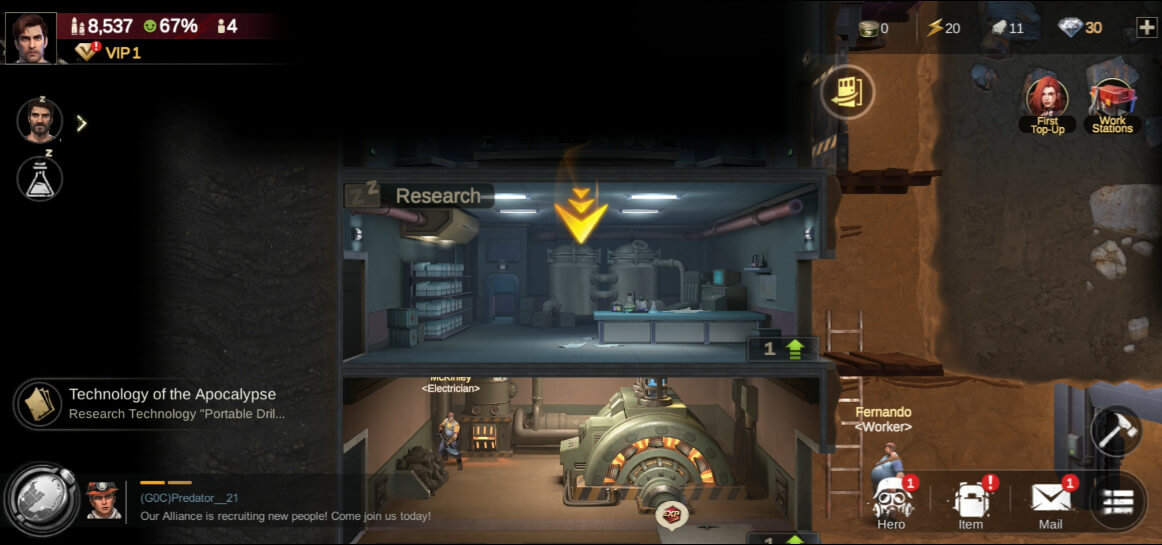The width and height of the screenshot is (1162, 545).
Task: Open the Work Stations event
Action: (1112, 105)
